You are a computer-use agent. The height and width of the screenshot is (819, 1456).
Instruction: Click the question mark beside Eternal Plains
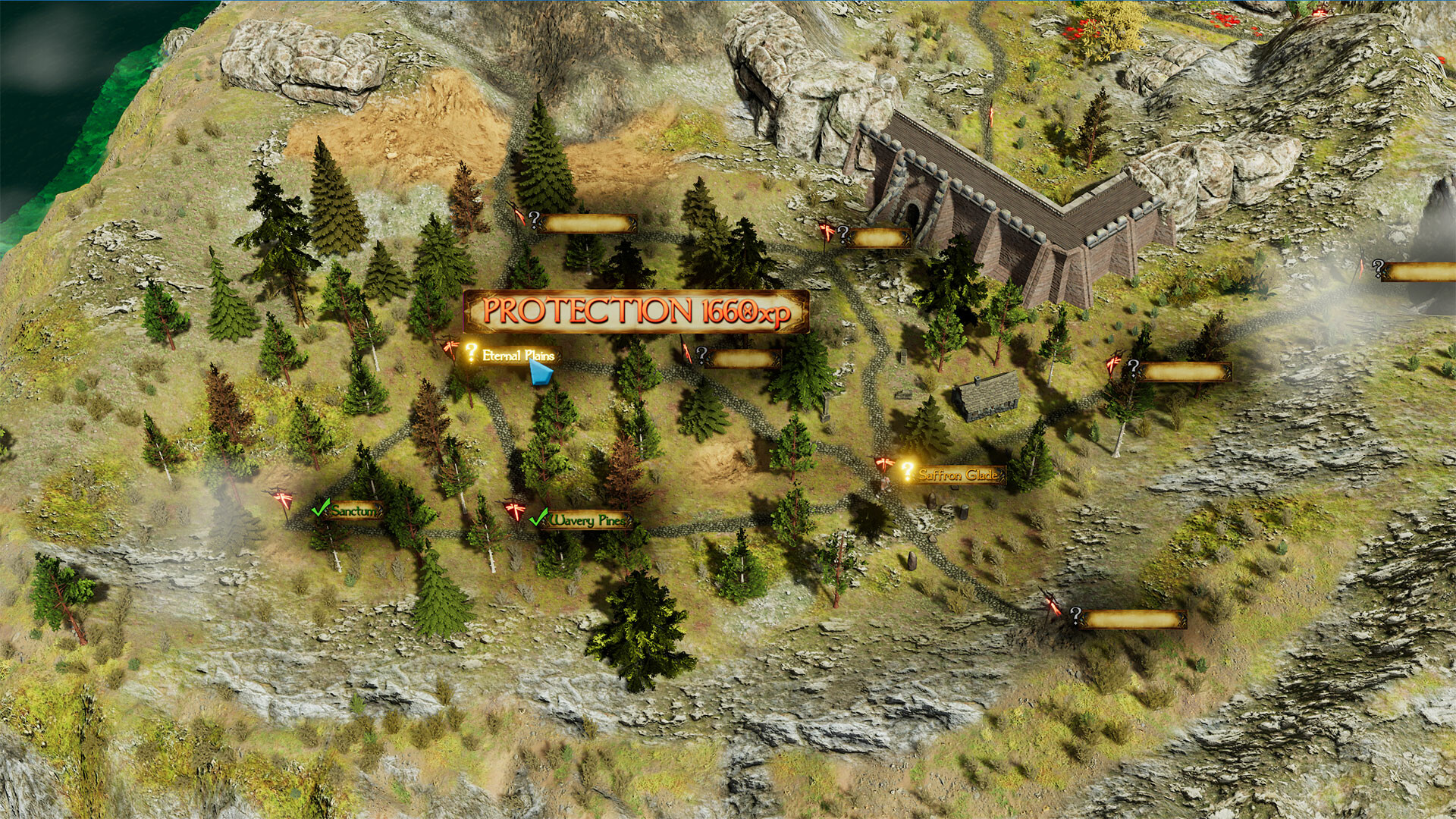point(470,351)
